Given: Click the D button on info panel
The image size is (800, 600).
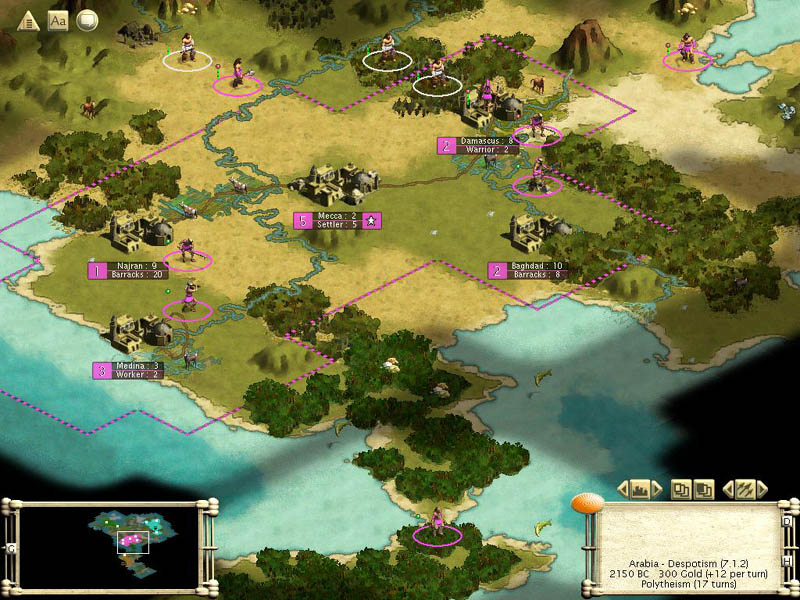Looking at the screenshot, I should pyautogui.click(x=787, y=522).
